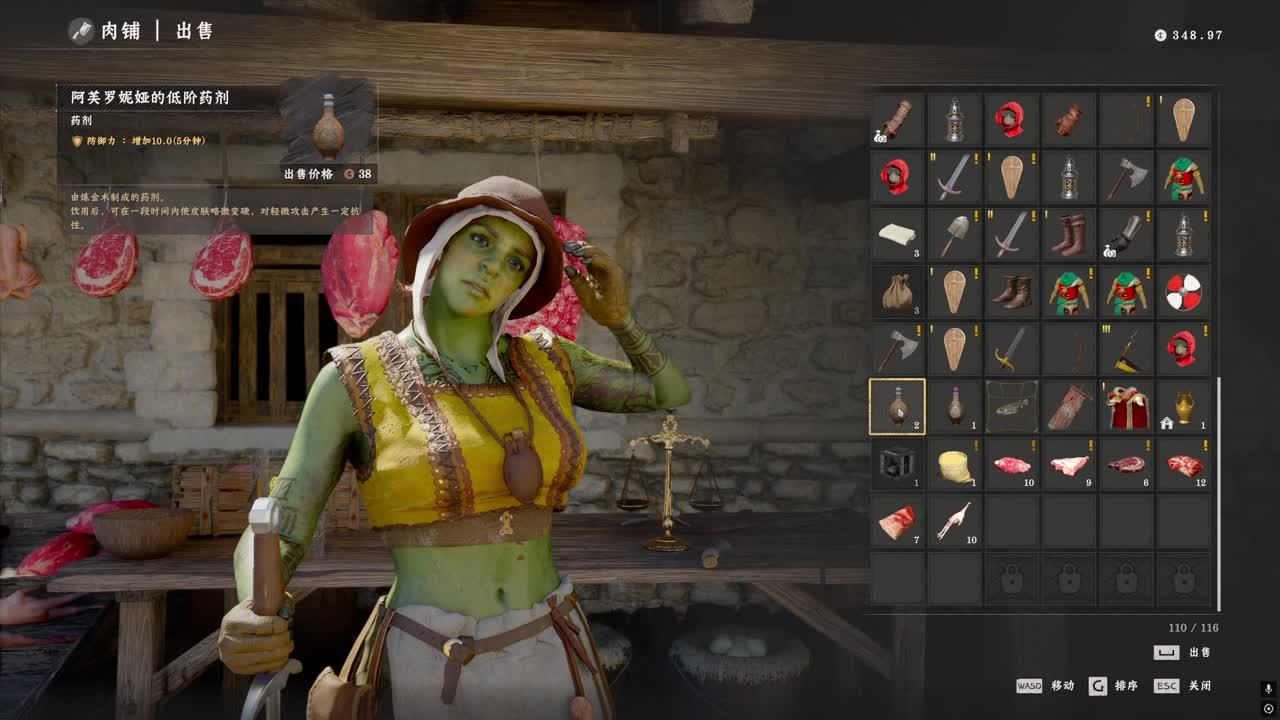Select the purple-stoppered potion with count 1
Viewport: 1280px width, 720px height.
pos(955,406)
